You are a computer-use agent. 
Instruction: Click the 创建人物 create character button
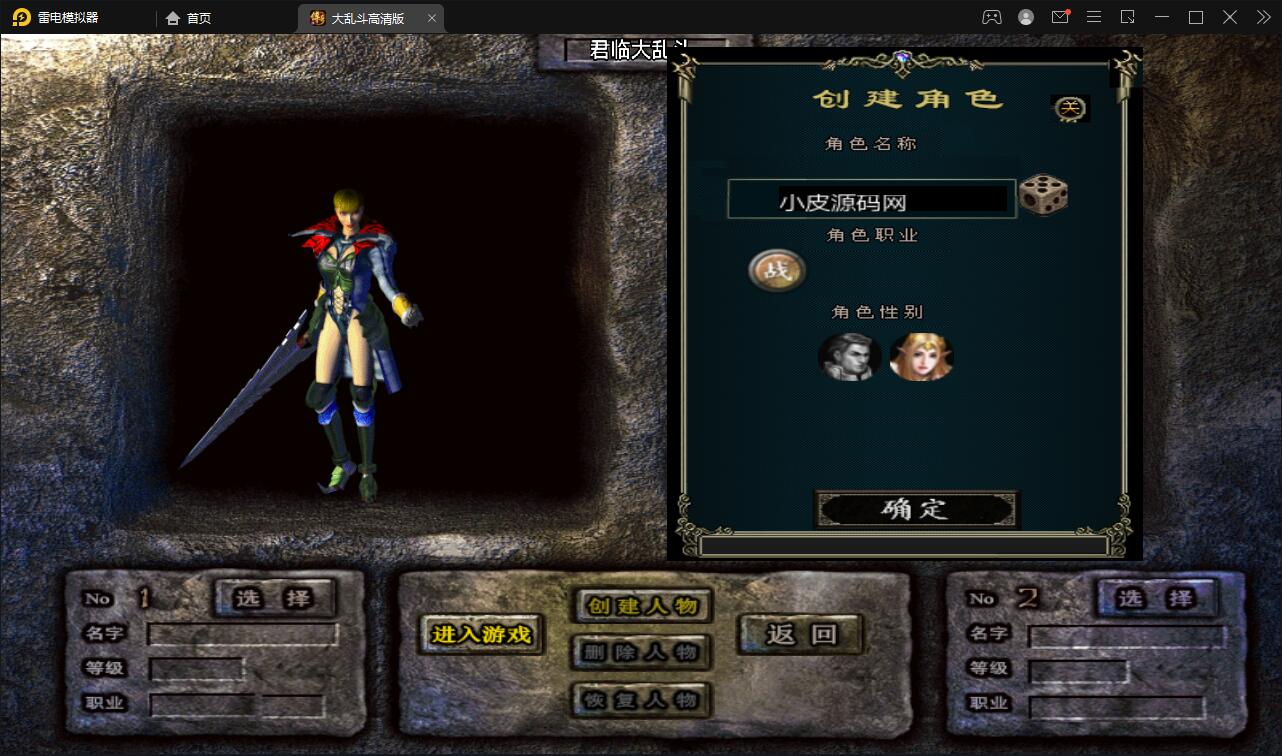click(641, 606)
